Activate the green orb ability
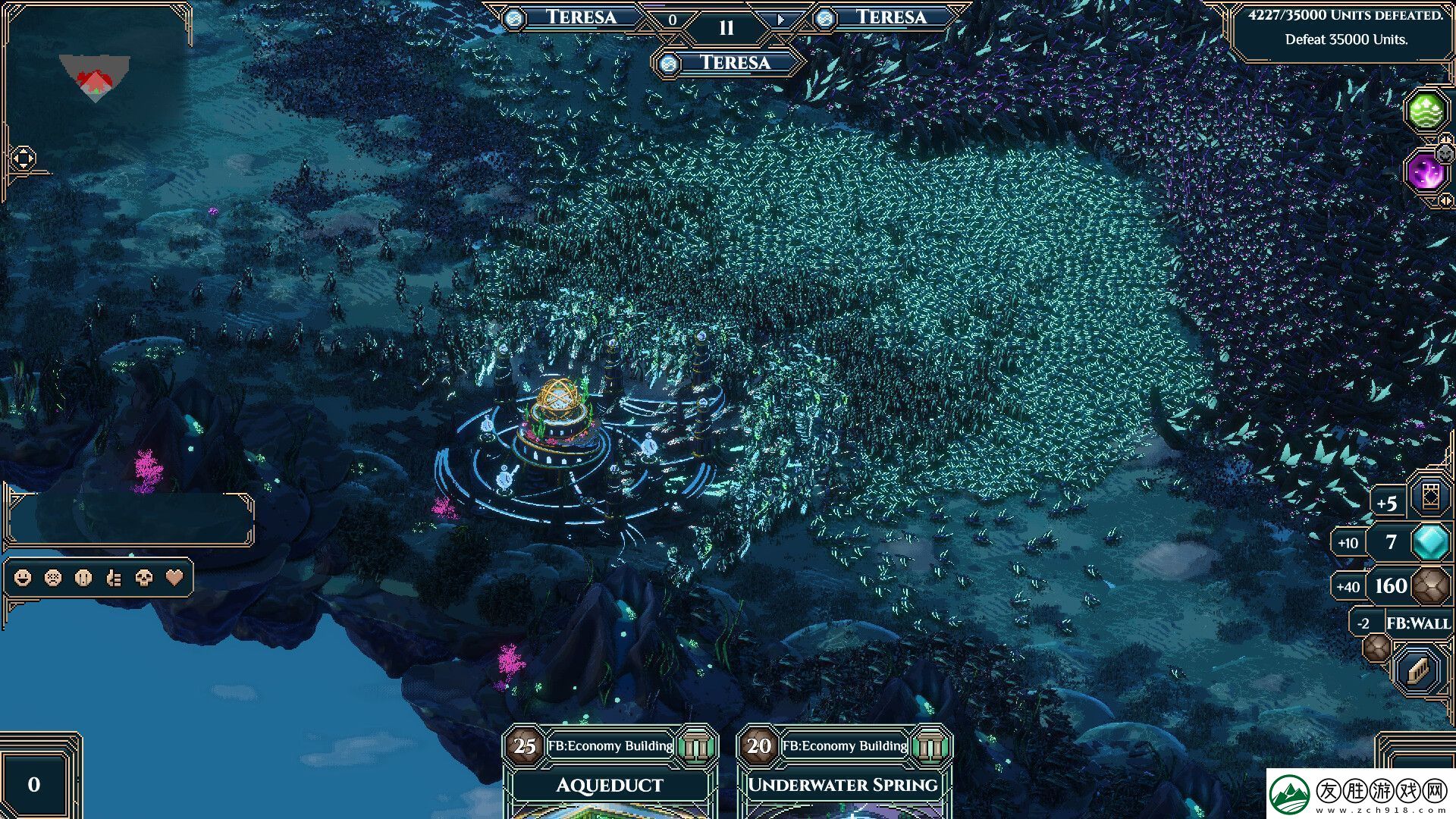This screenshot has height=819, width=1456. pos(1426,111)
